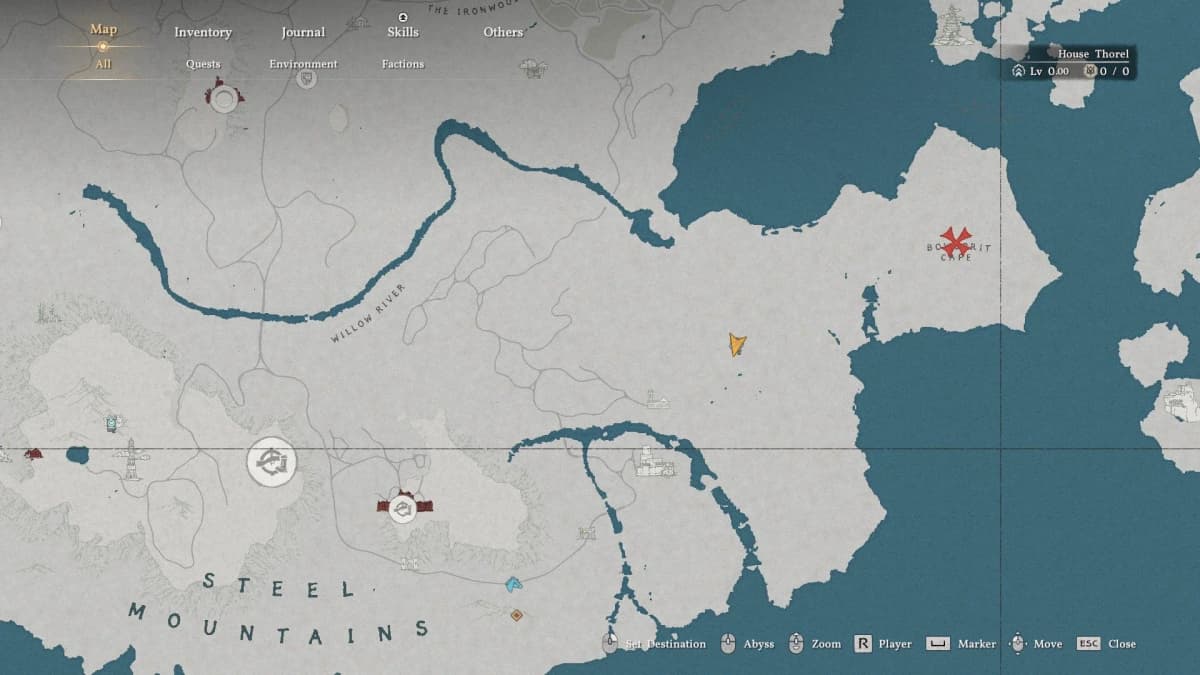Select the blue horse head map icon
1200x675 pixels.
(514, 583)
